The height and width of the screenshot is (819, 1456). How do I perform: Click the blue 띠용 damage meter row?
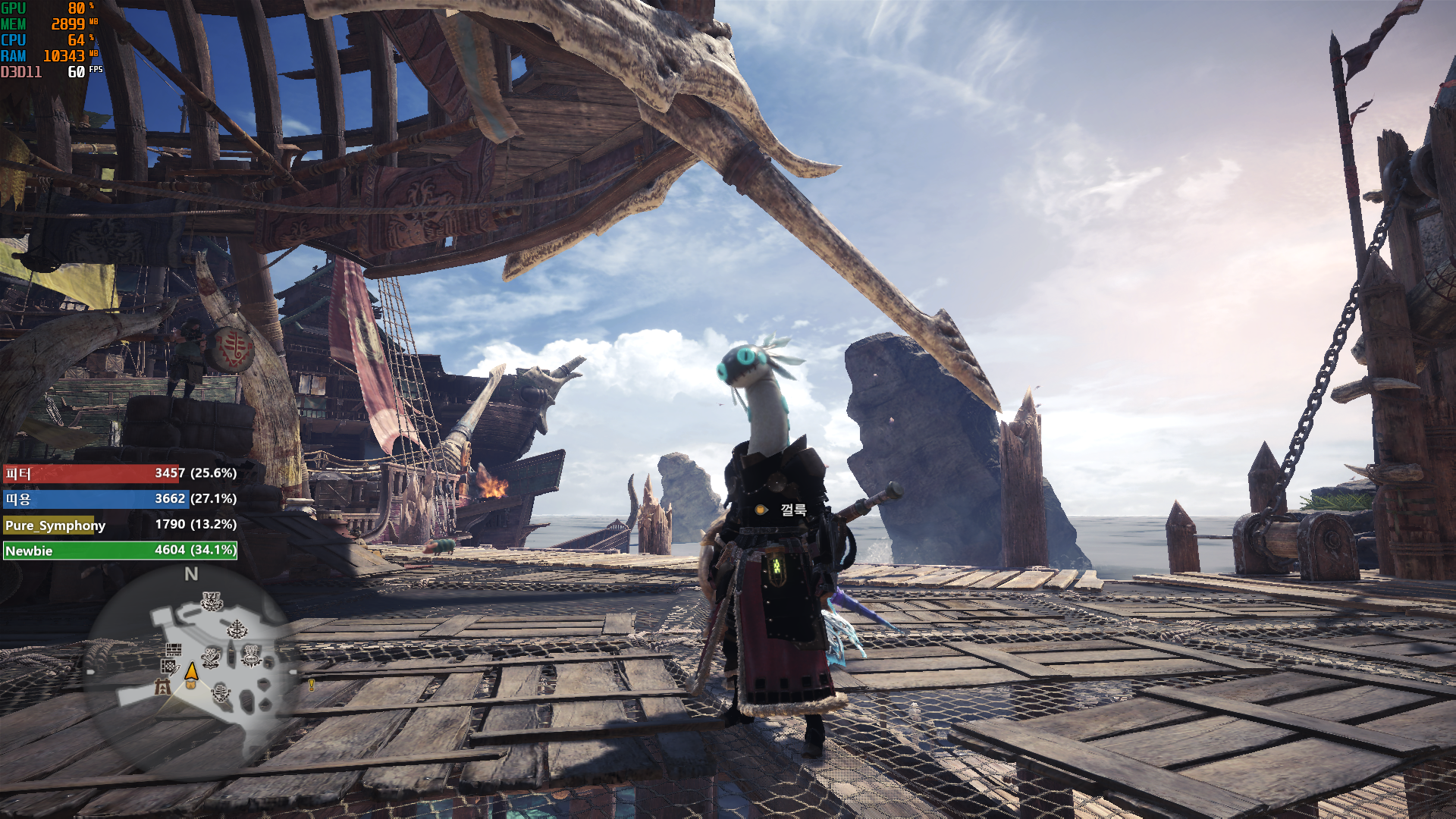pyautogui.click(x=120, y=499)
